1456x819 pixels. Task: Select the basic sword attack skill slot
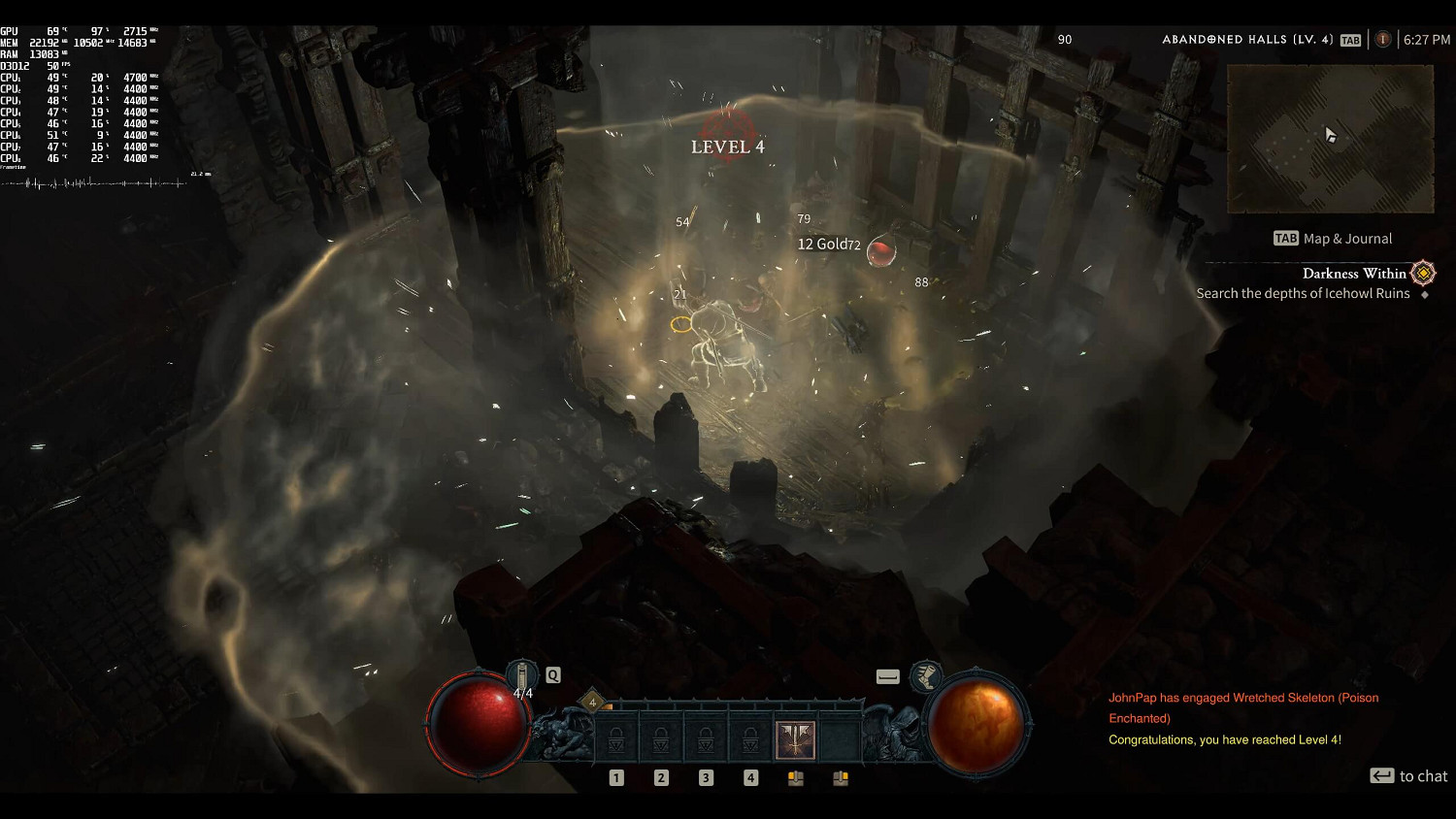794,740
